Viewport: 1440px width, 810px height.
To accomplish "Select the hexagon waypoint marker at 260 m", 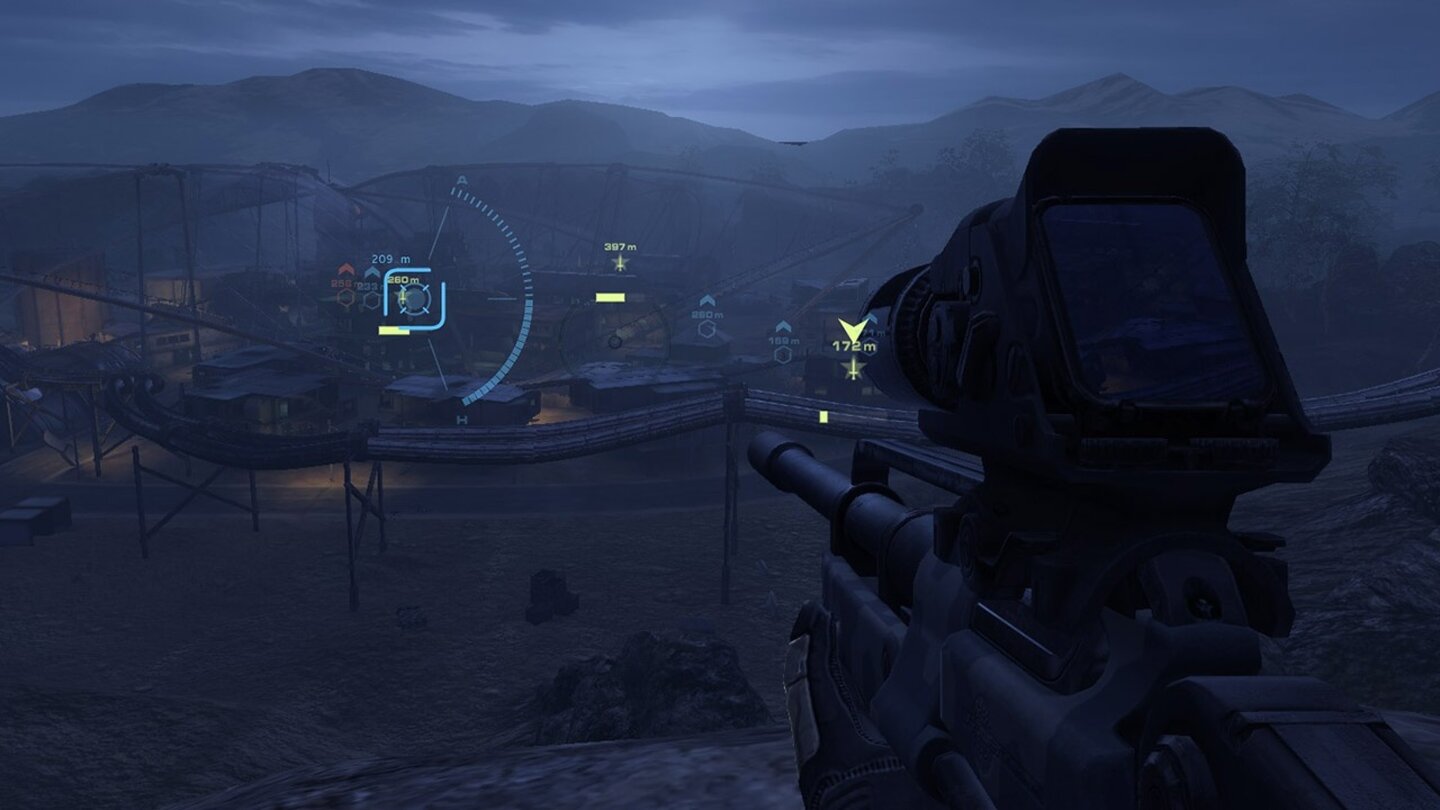I will 707,329.
